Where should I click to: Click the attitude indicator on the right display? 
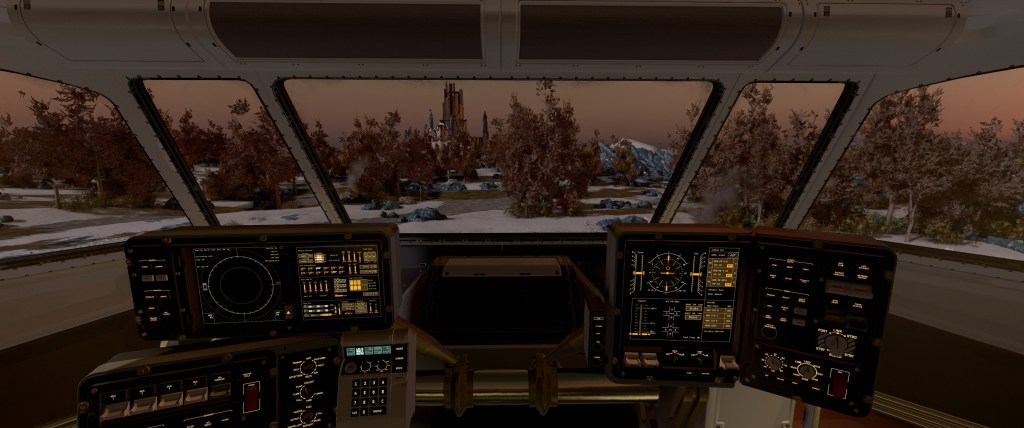click(664, 269)
